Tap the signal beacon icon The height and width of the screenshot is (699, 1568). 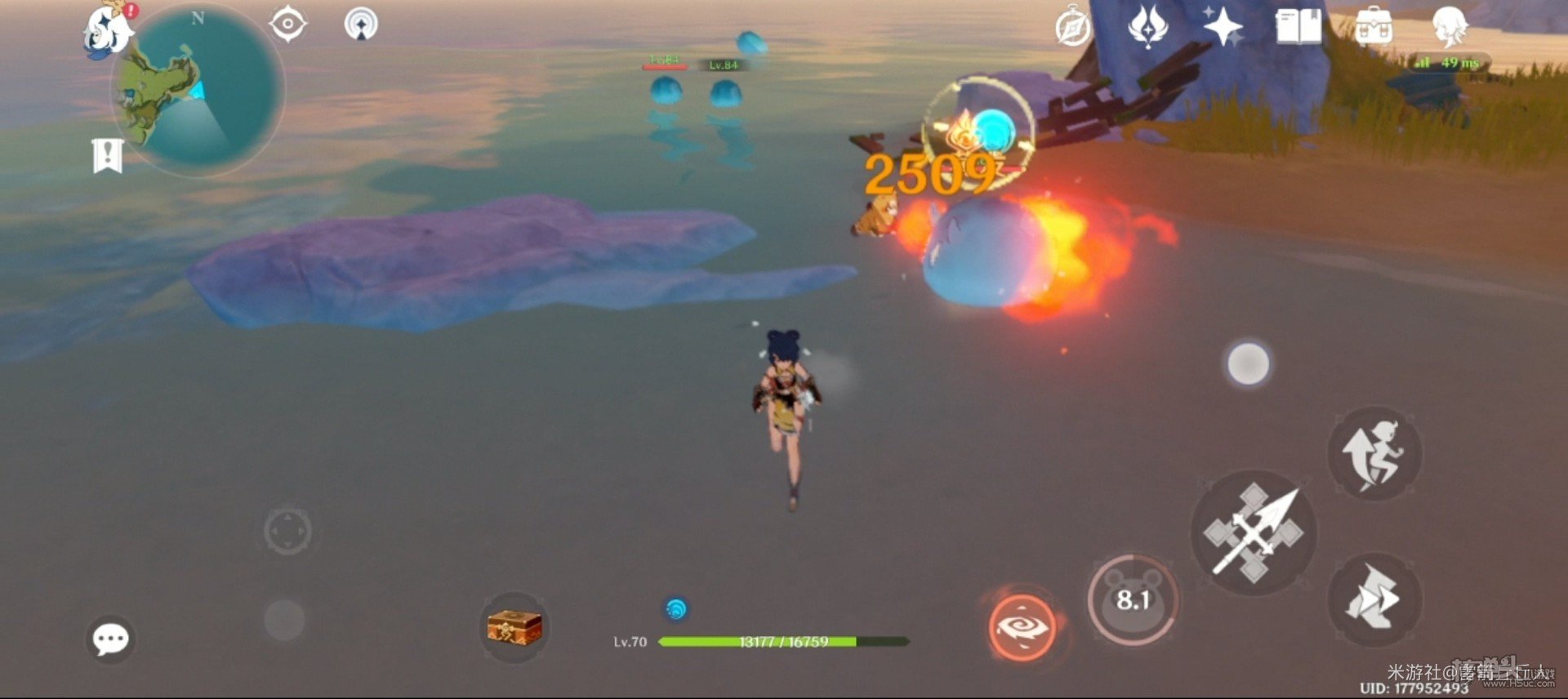coord(361,24)
